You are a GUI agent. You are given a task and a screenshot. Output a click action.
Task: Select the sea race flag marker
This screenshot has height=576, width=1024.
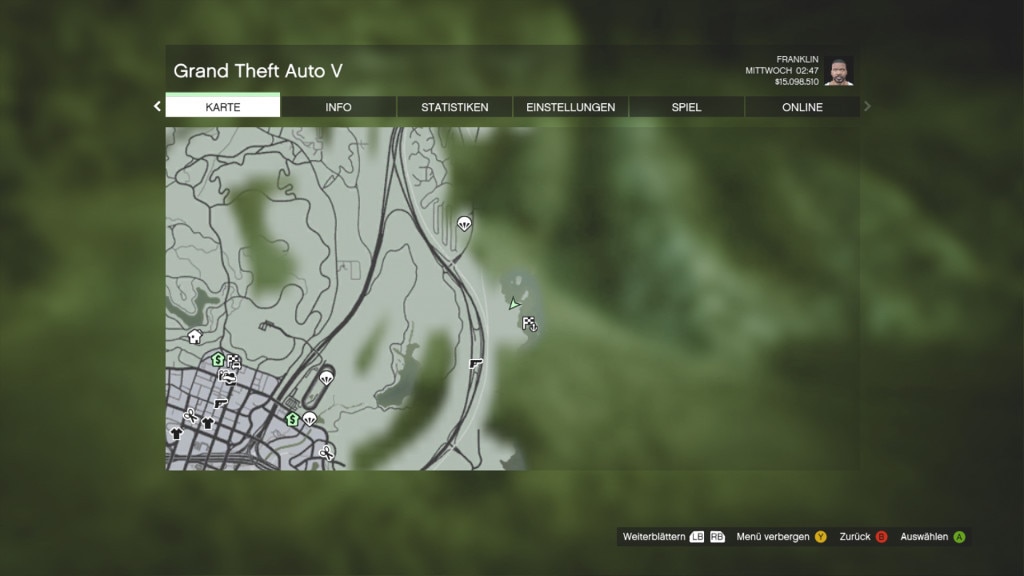[530, 323]
